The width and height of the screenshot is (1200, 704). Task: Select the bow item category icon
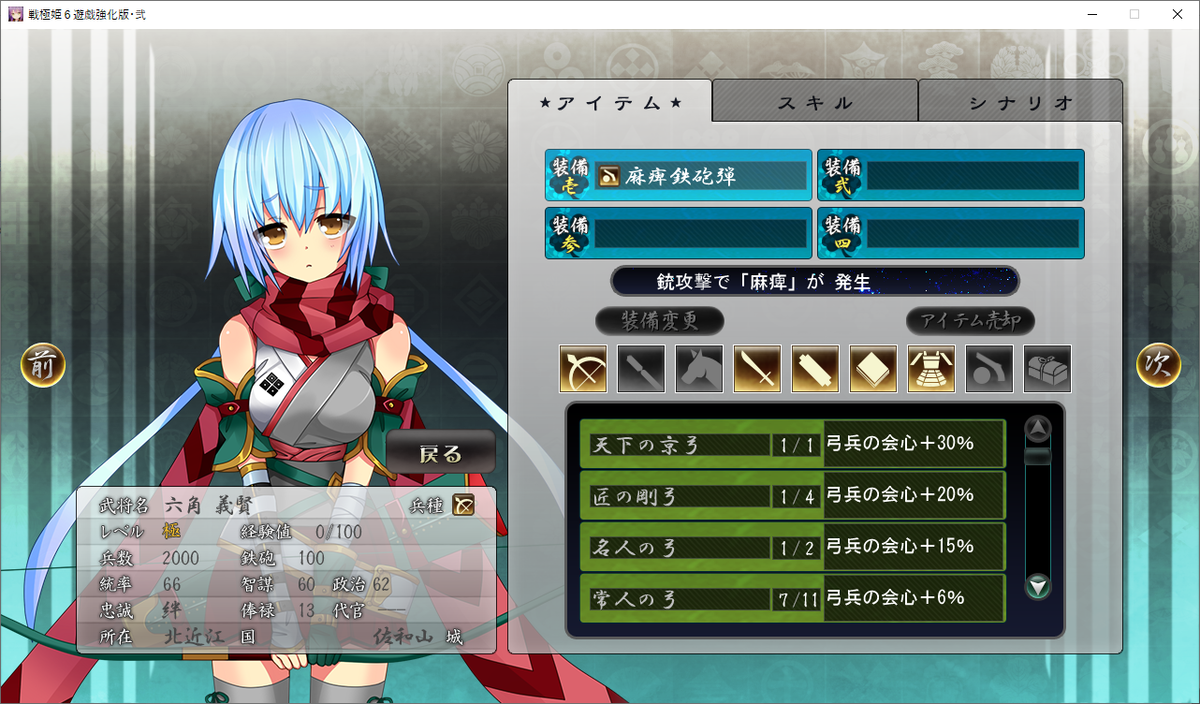tap(583, 369)
